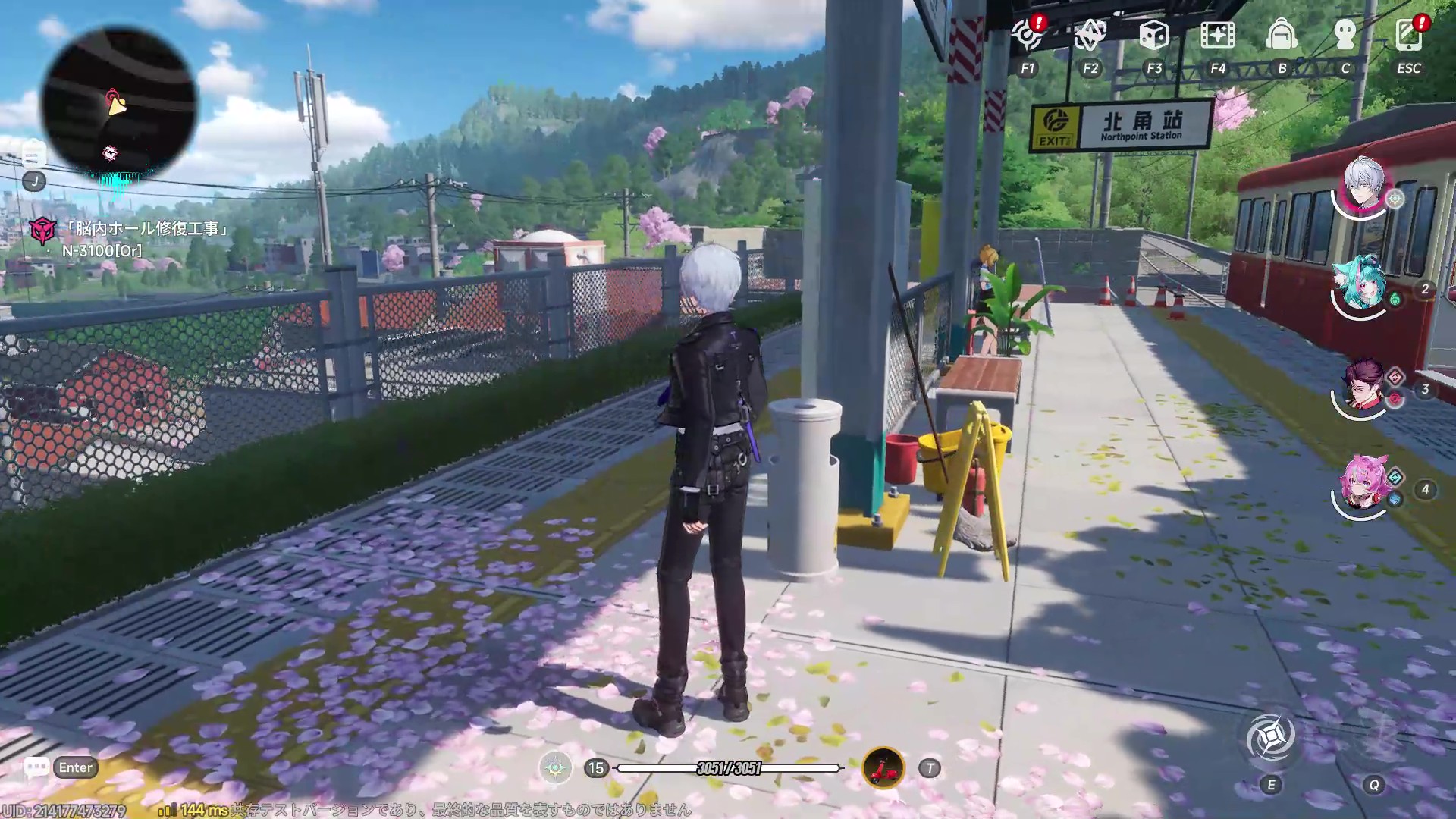Switch to the pink-haired party member
The image size is (1456, 819).
(1363, 485)
